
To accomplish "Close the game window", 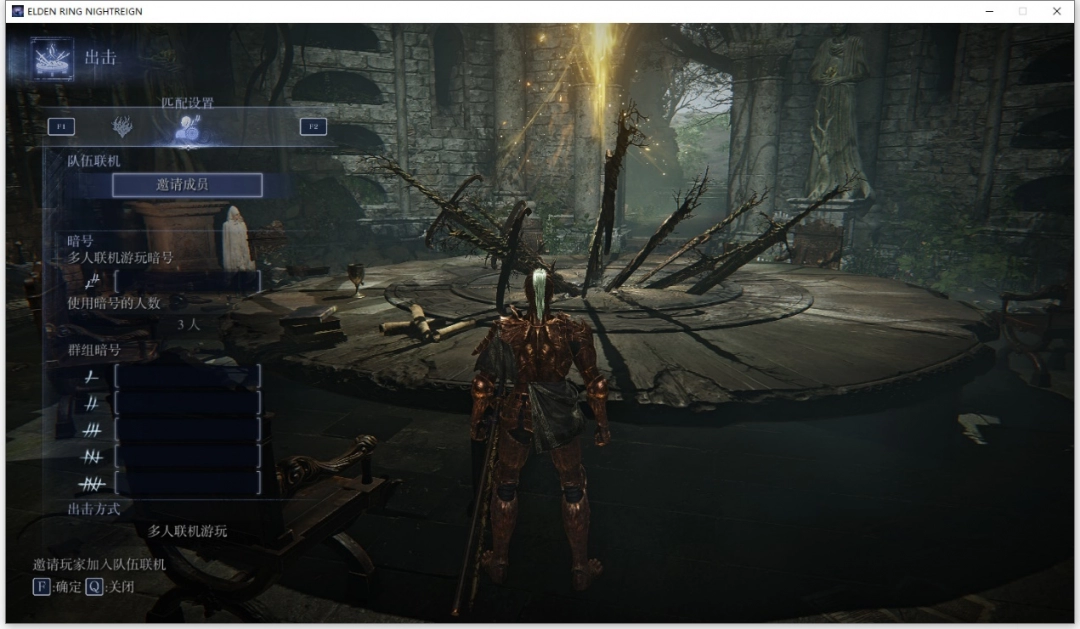I will click(1056, 11).
